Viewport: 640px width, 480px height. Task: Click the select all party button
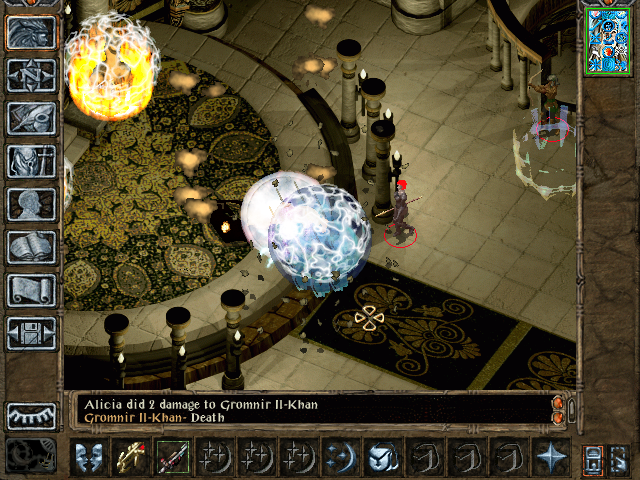pos(593,457)
